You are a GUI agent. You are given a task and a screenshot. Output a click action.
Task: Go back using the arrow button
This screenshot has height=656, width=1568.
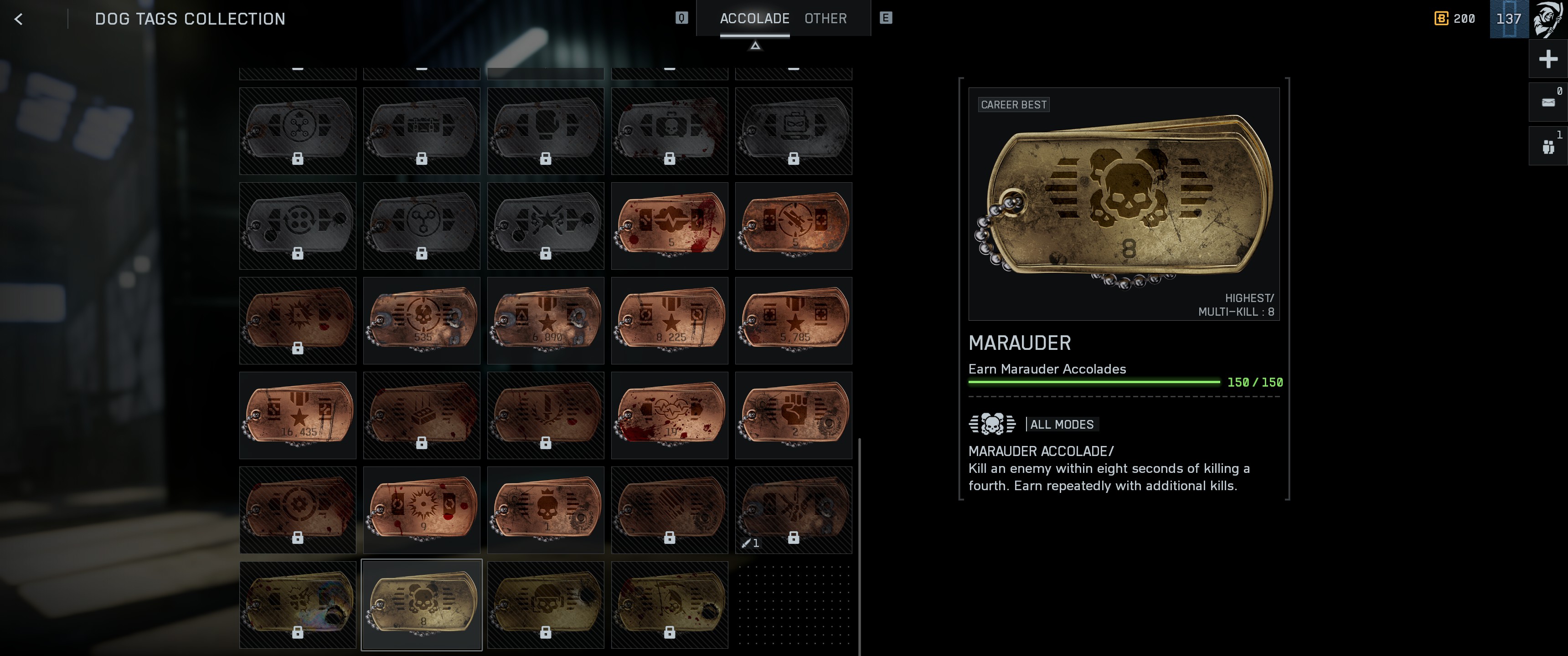coord(19,20)
